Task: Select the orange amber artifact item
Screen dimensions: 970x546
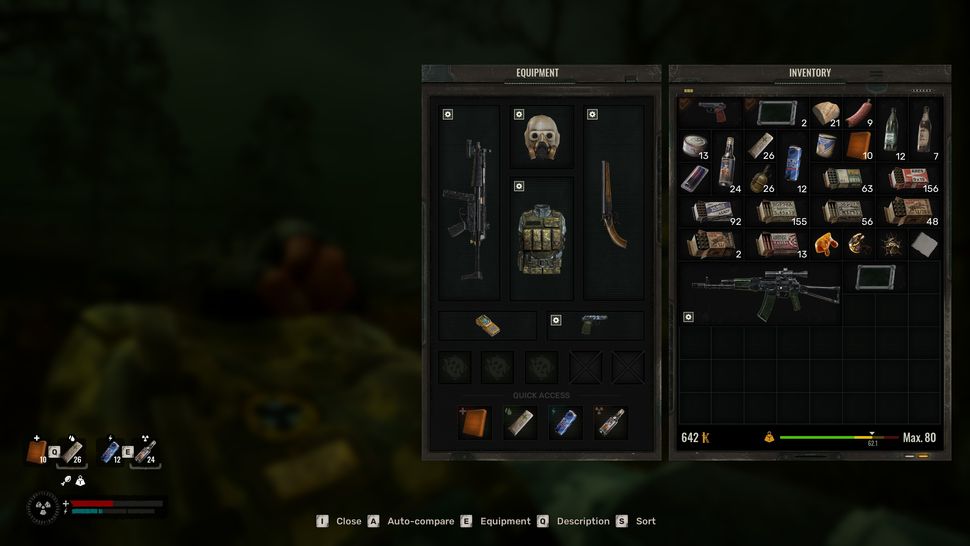Action: coord(826,245)
